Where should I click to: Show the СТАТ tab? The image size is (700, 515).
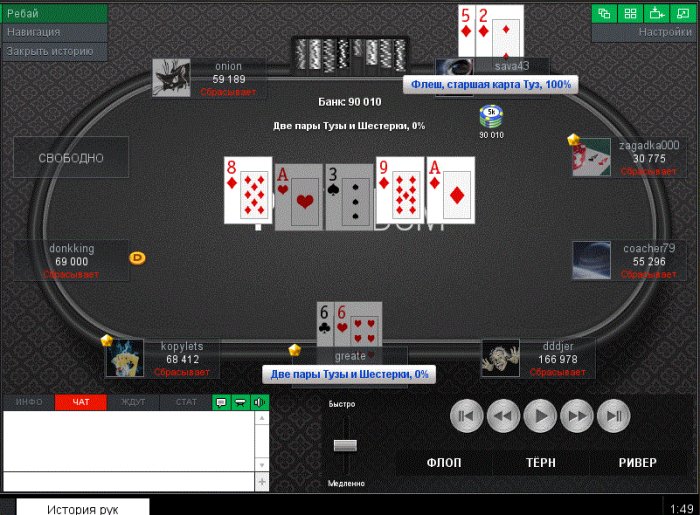pos(186,402)
